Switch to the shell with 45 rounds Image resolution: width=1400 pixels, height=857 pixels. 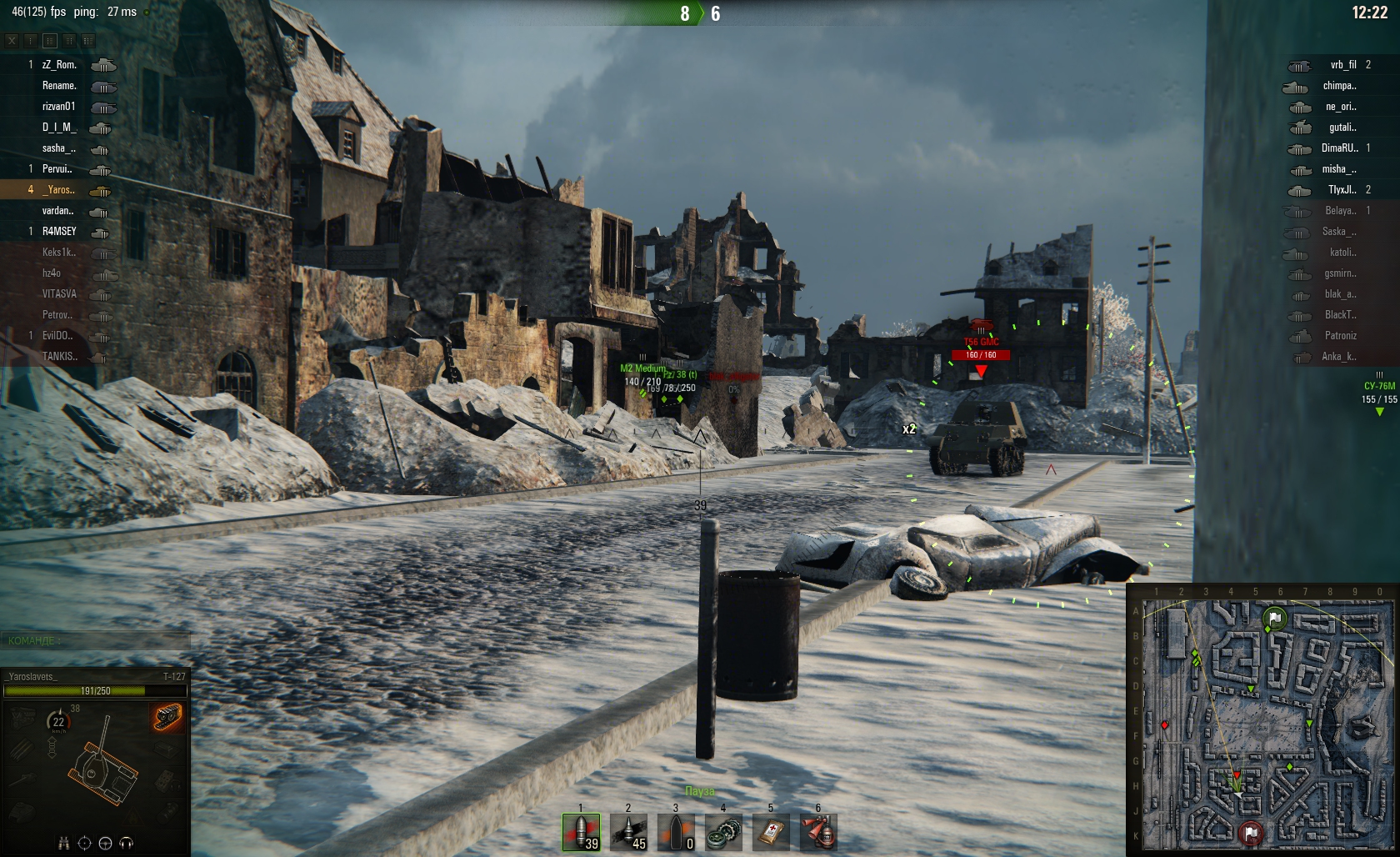coord(628,832)
